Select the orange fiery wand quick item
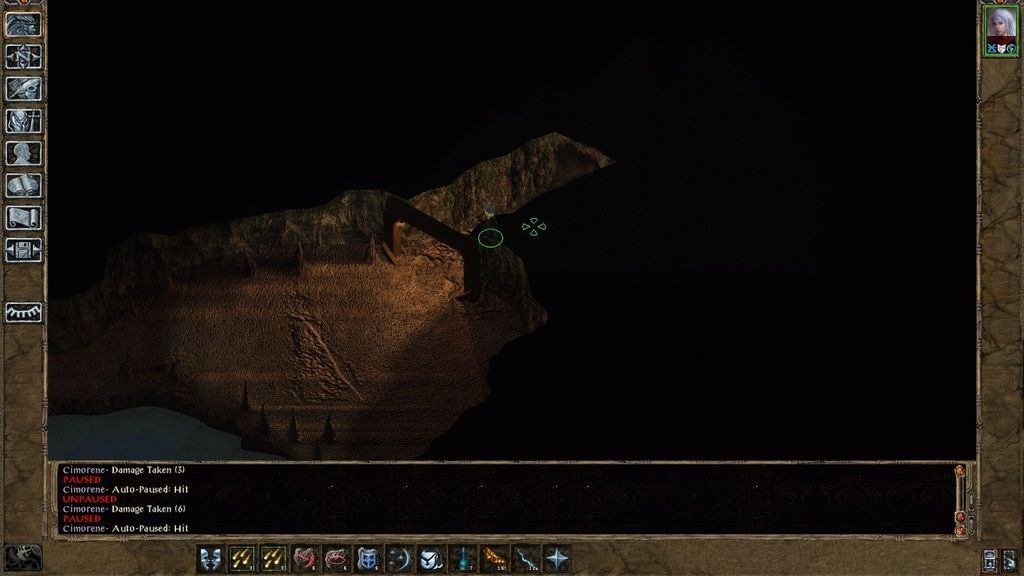 [494, 559]
